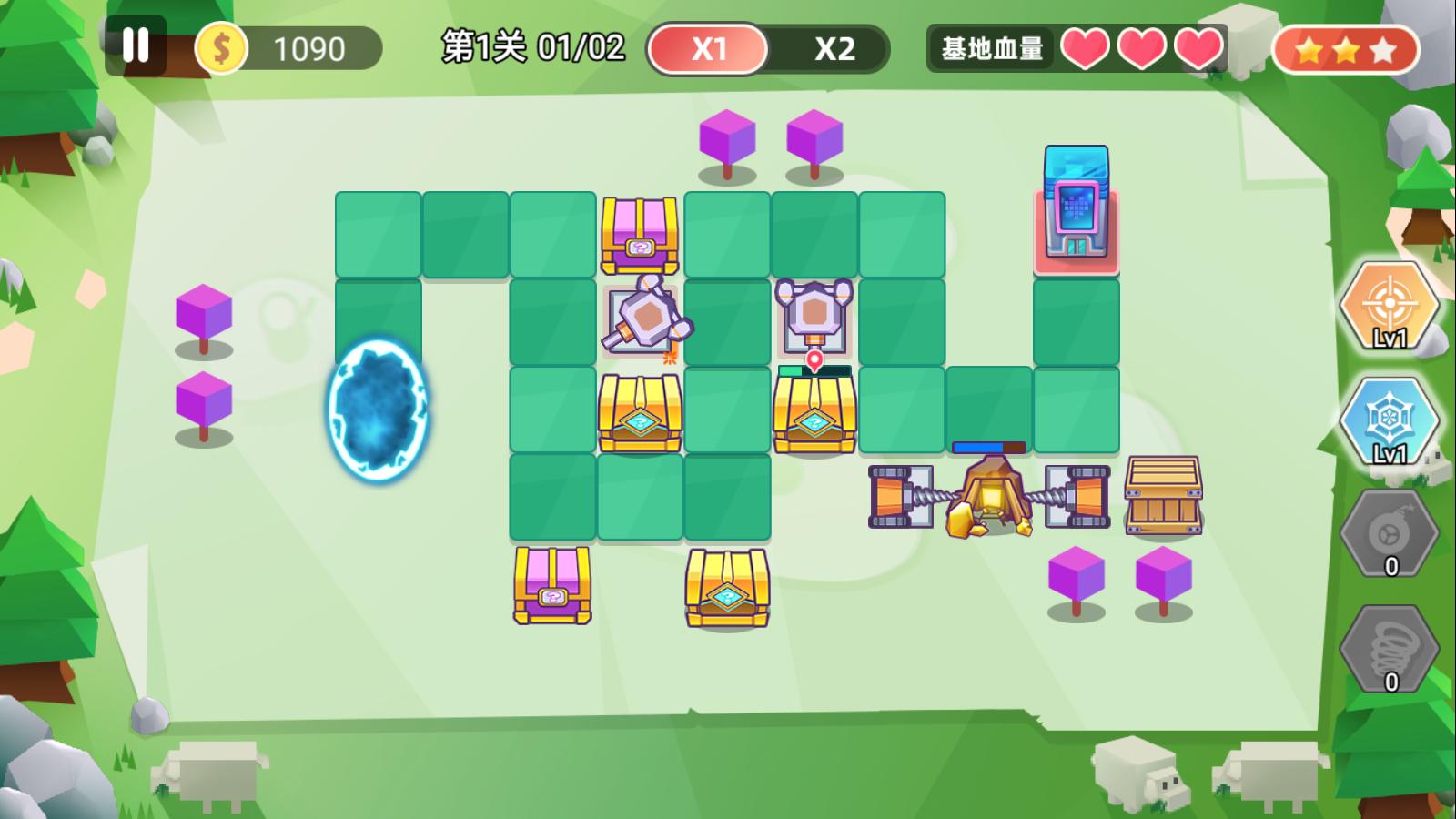Open the golden chest below the pin marker
The height and width of the screenshot is (819, 1456).
(813, 414)
